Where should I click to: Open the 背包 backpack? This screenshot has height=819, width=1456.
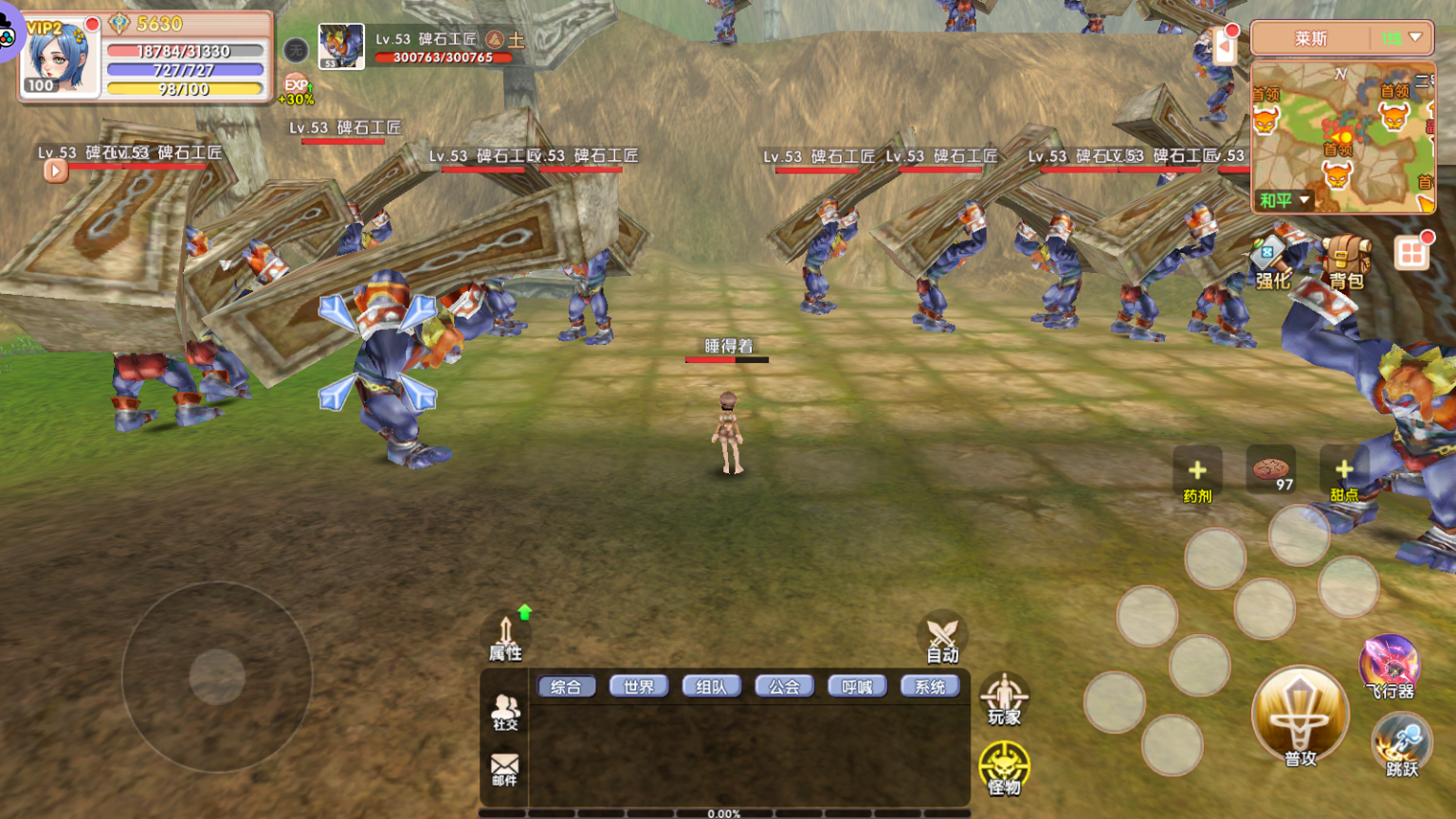point(1346,262)
